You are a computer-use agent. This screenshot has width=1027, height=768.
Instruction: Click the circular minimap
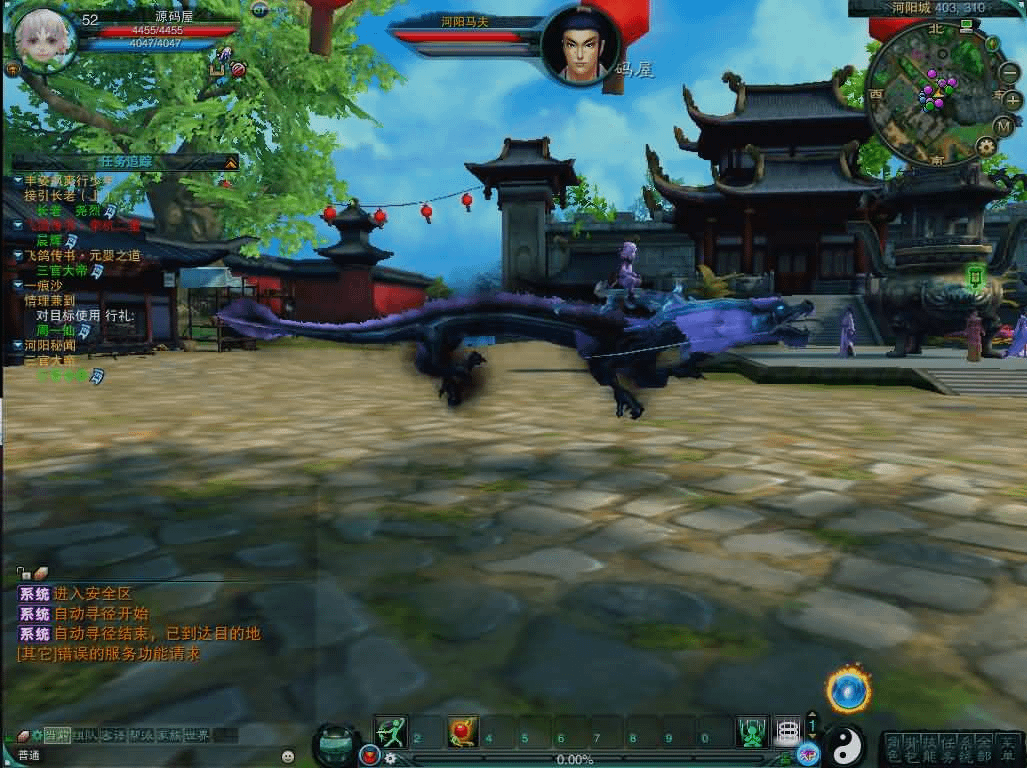[x=929, y=93]
